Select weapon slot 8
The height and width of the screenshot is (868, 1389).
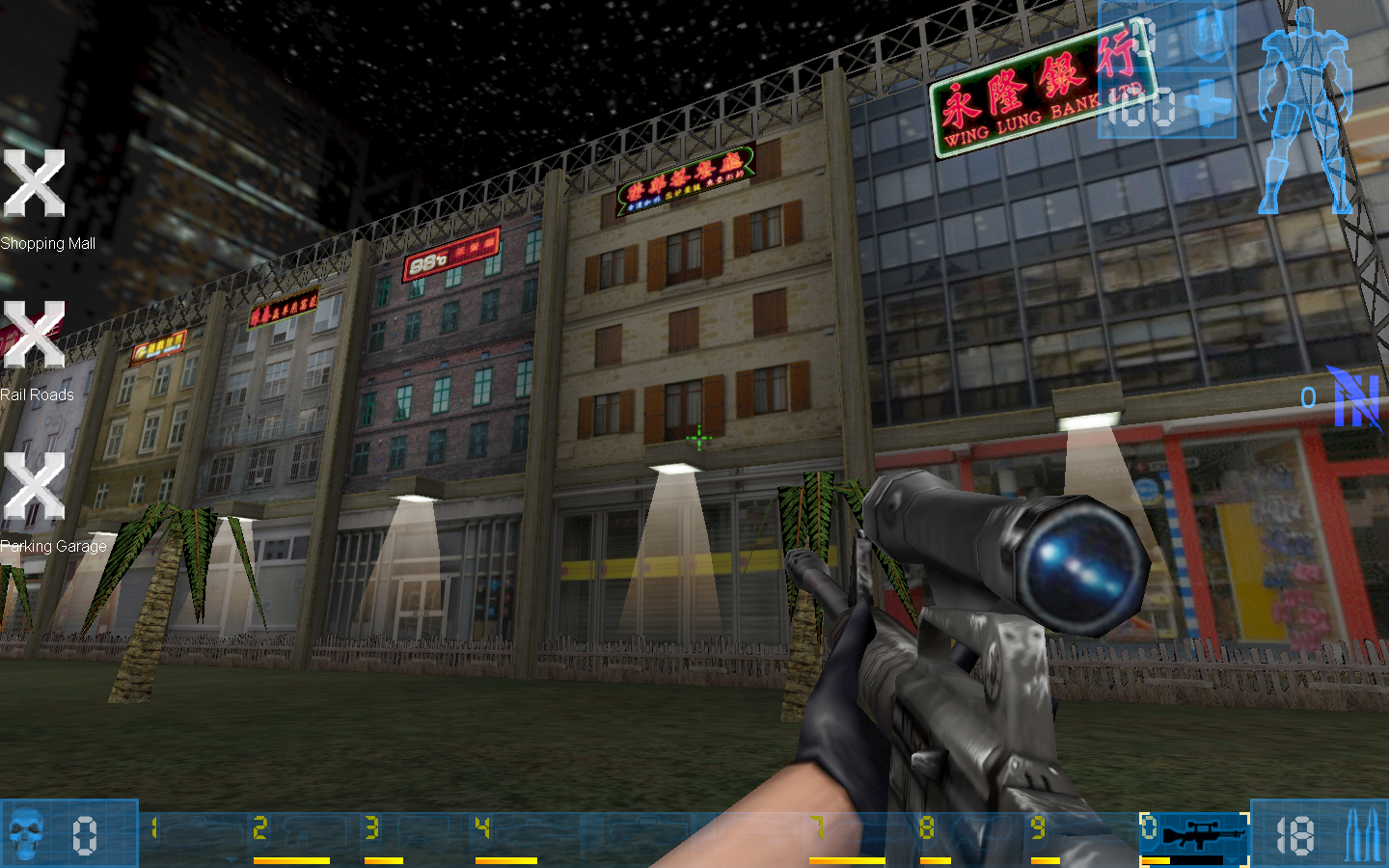click(x=926, y=827)
